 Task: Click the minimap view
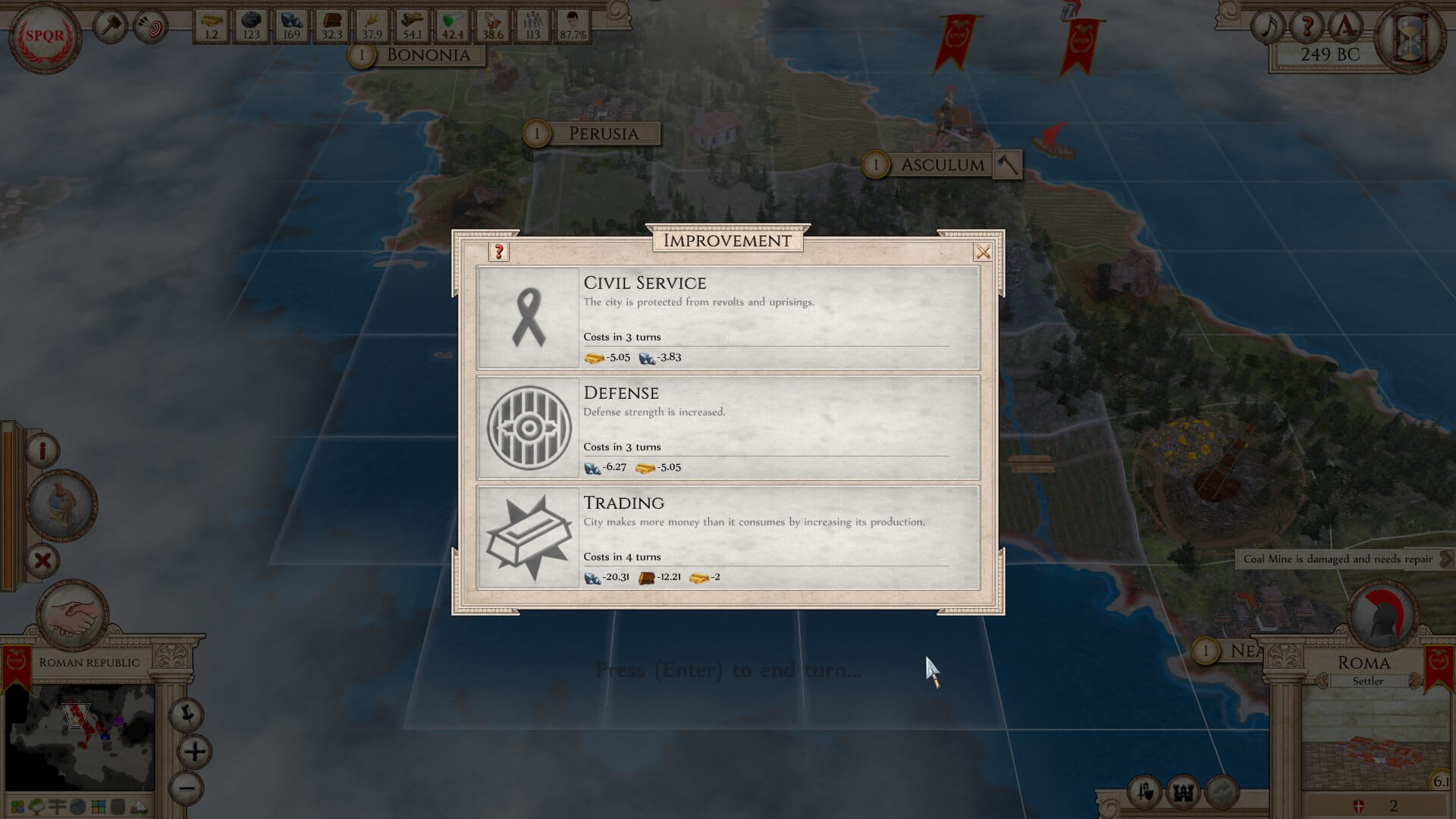(x=80, y=737)
